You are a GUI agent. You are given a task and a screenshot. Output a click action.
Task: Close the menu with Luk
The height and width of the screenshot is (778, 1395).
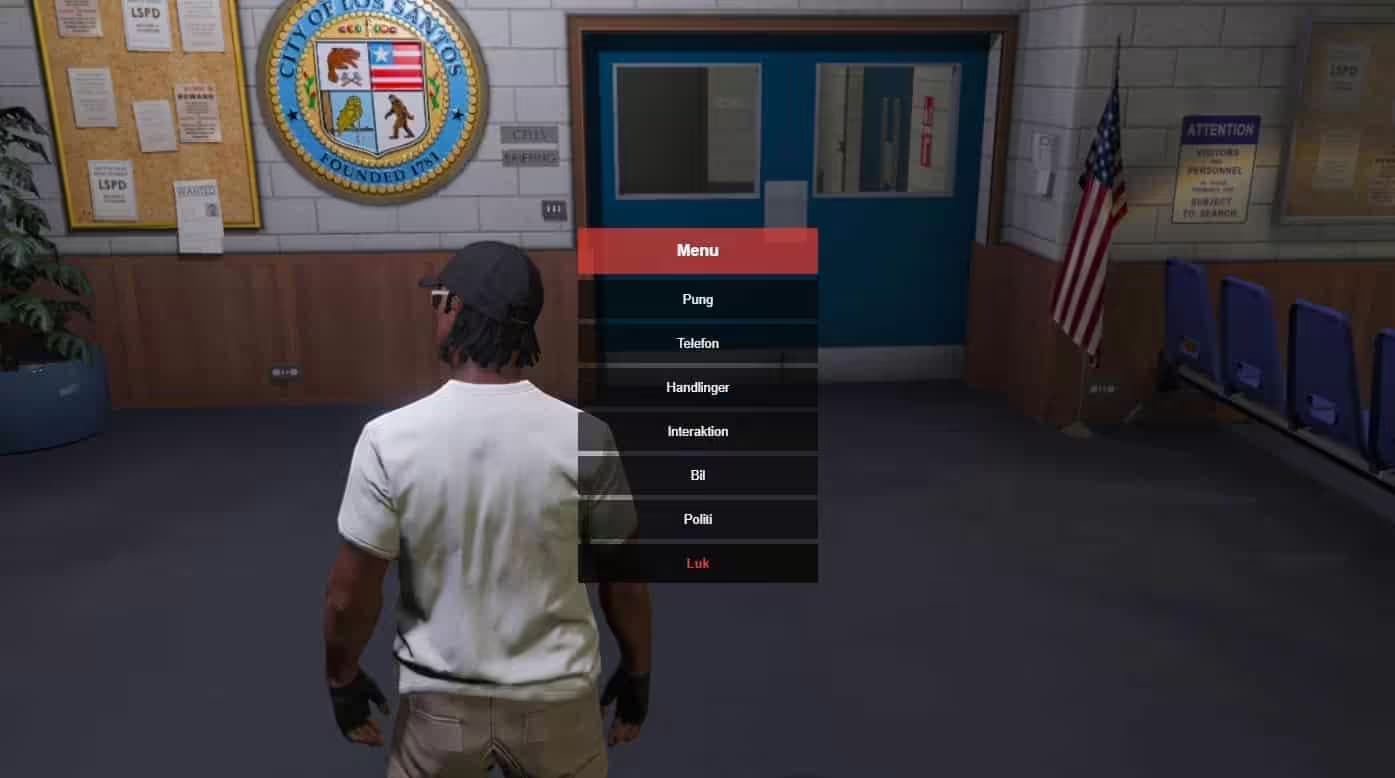click(697, 563)
